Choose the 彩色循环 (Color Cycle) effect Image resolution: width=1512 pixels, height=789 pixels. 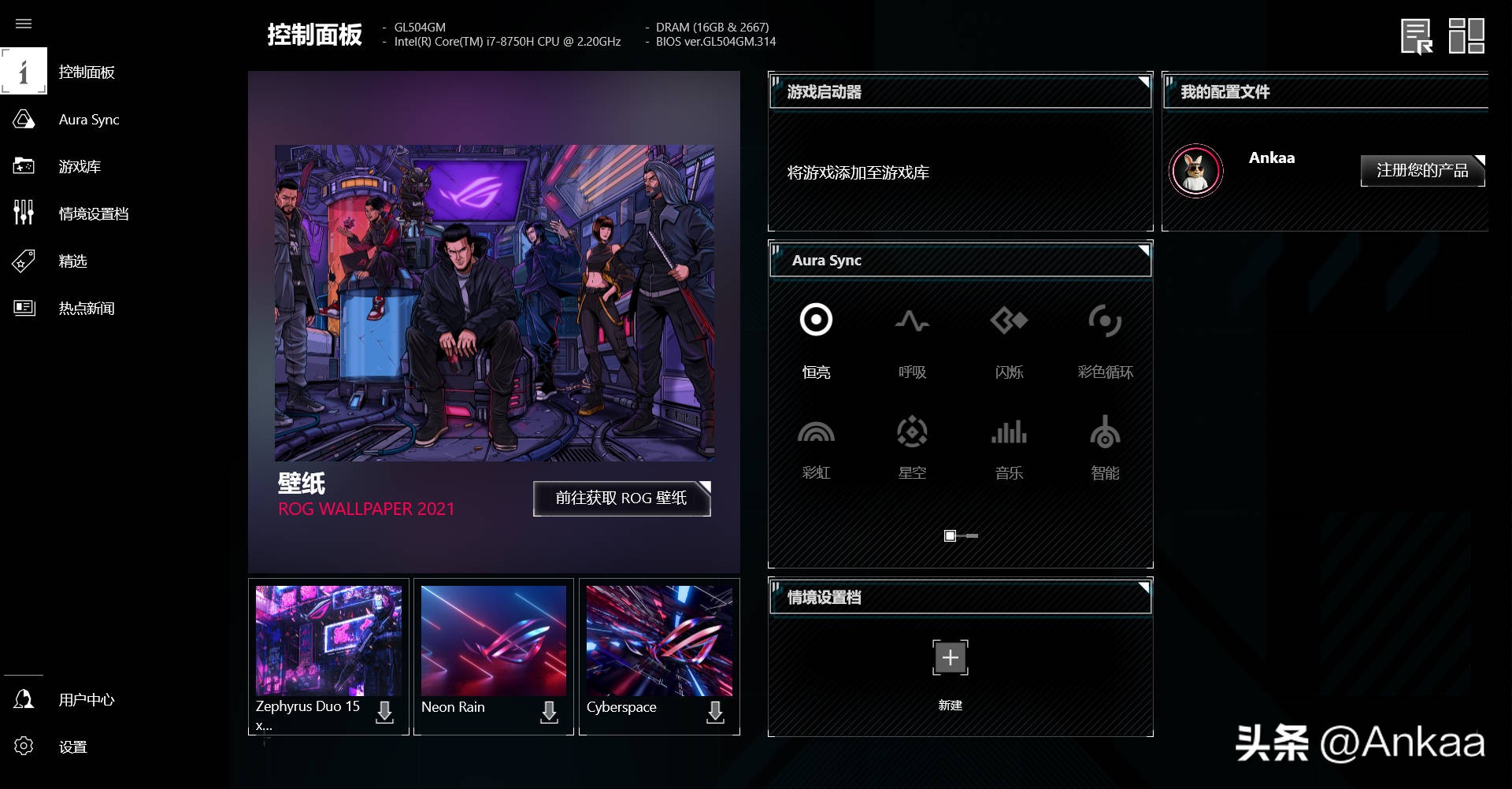tap(1105, 339)
